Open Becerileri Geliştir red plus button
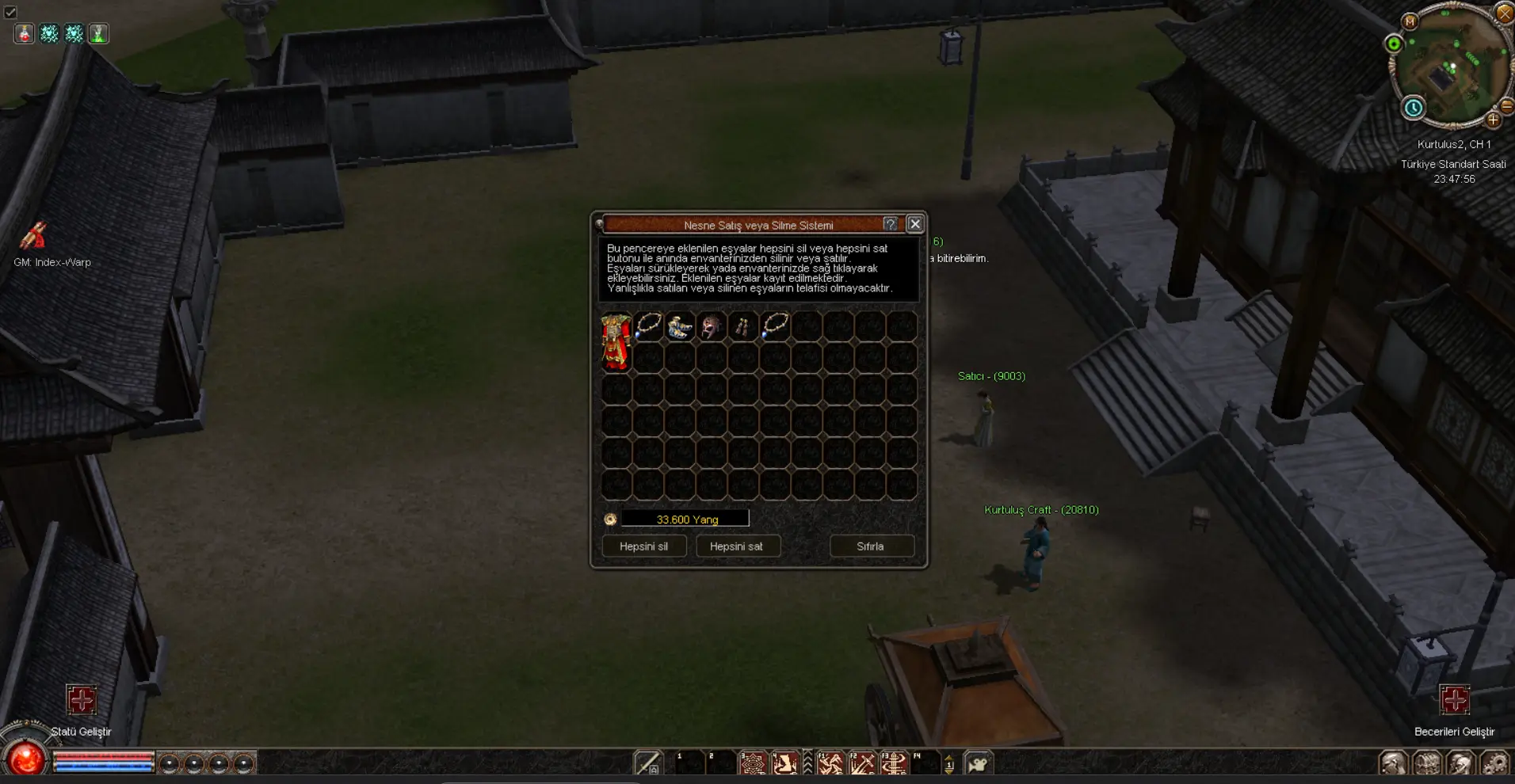The image size is (1515, 784). [1454, 700]
